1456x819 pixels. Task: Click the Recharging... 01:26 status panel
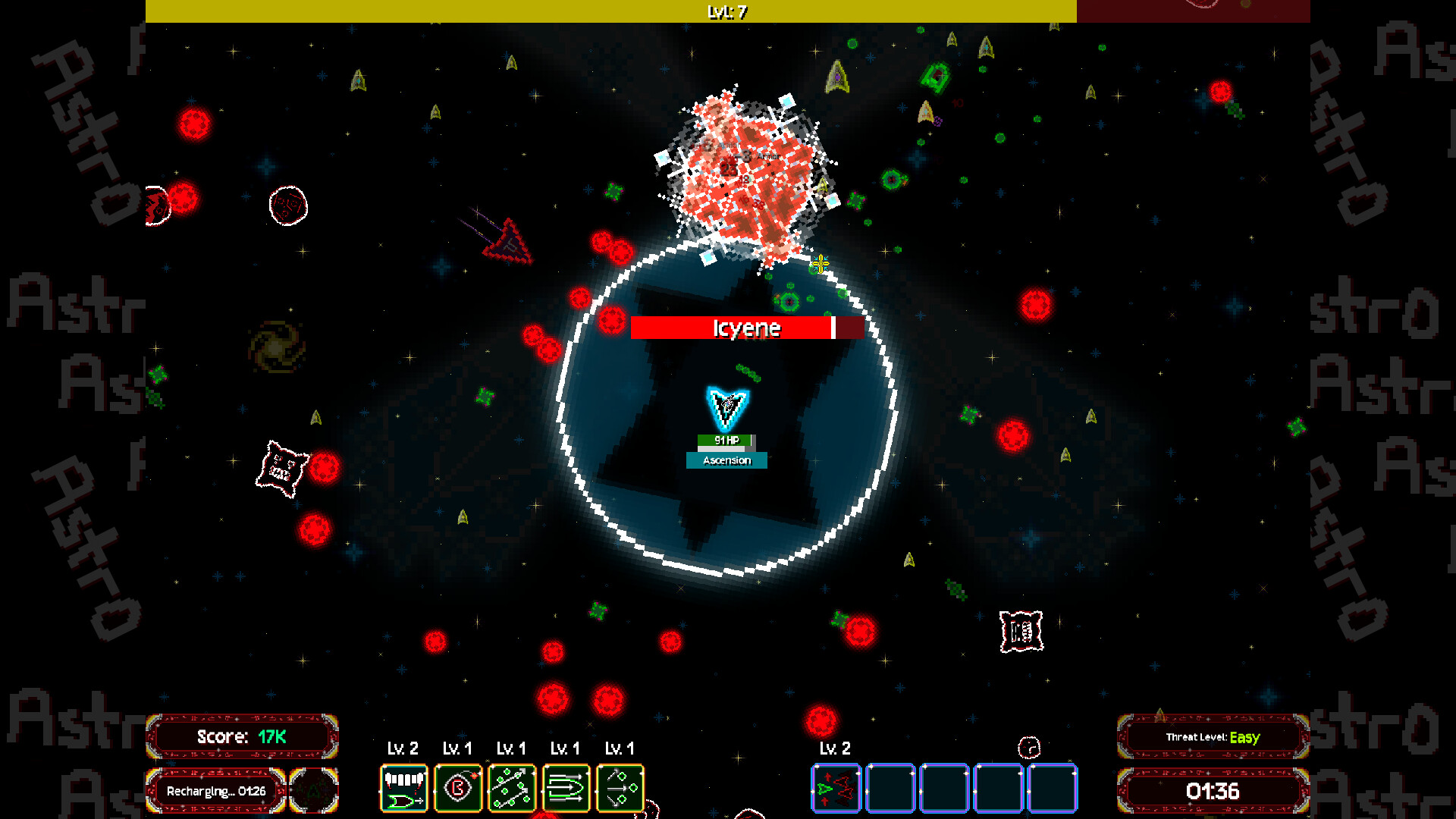click(x=215, y=791)
